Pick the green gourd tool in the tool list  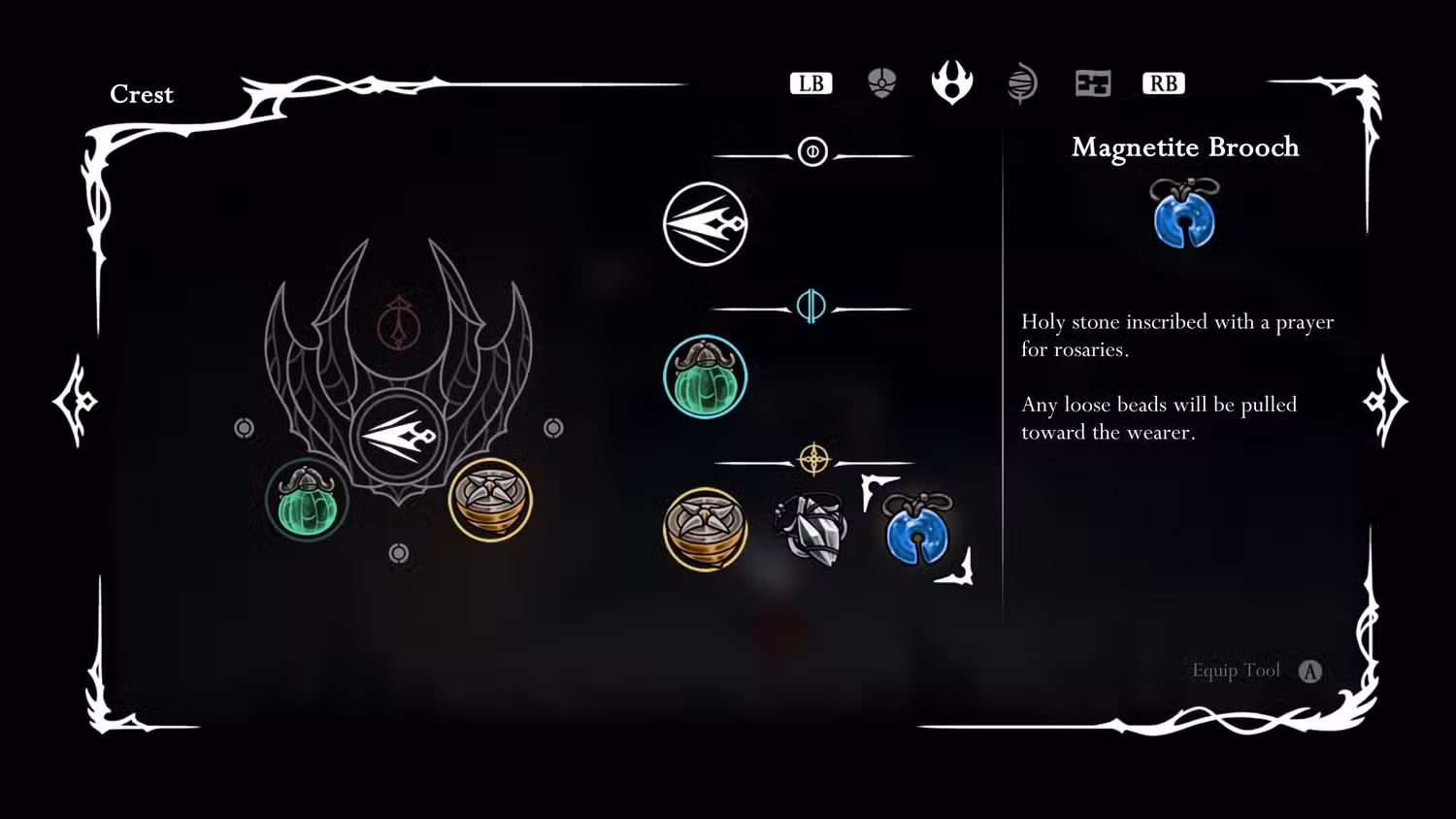(x=706, y=377)
